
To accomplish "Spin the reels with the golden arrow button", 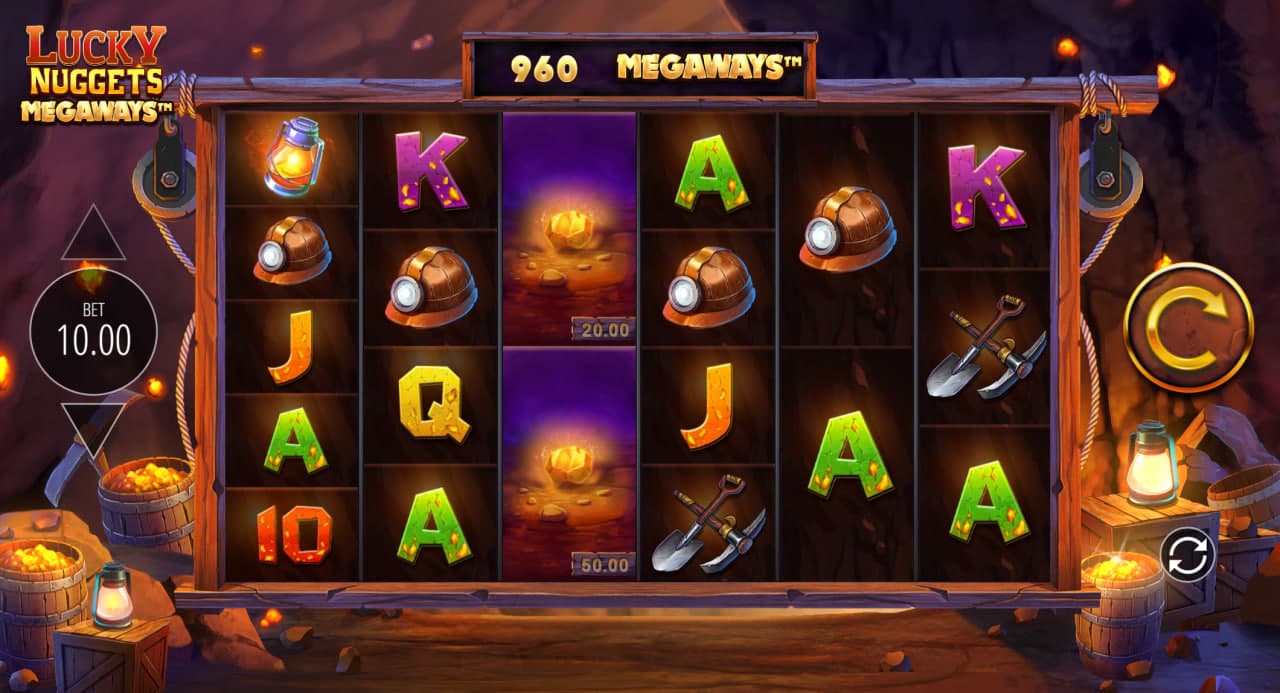I will (x=1188, y=327).
